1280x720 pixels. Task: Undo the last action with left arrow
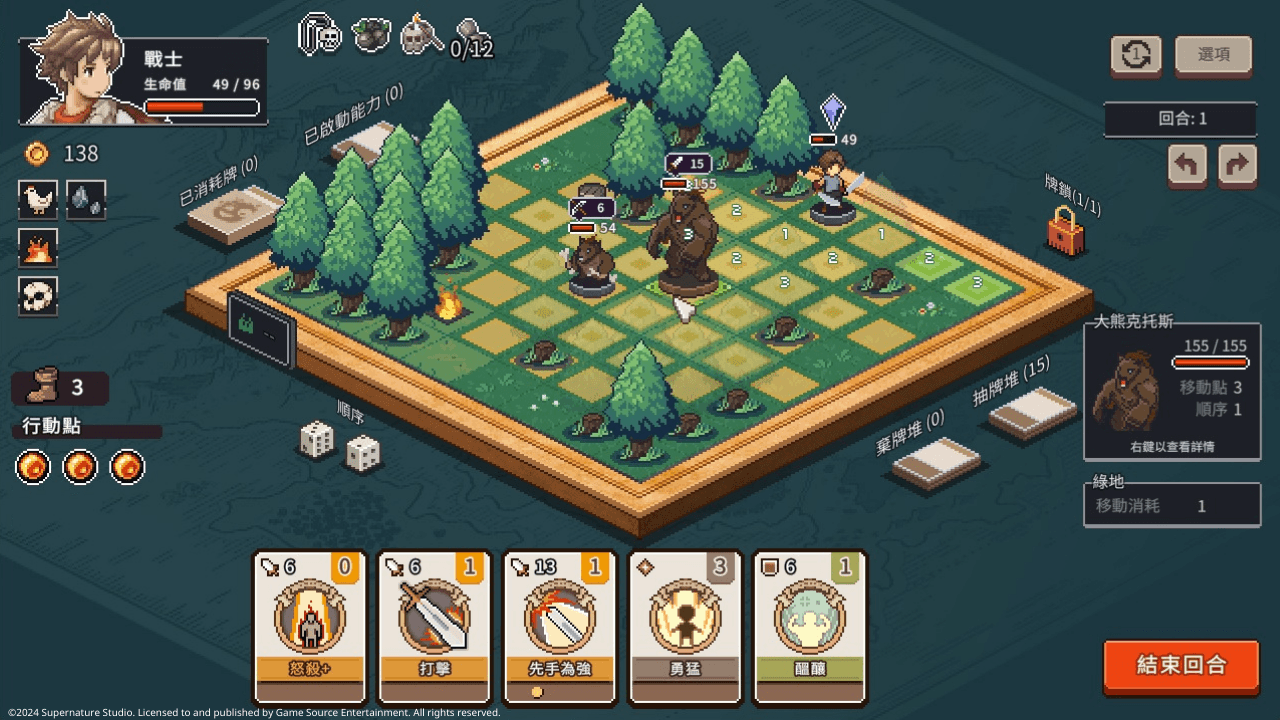(x=1187, y=165)
